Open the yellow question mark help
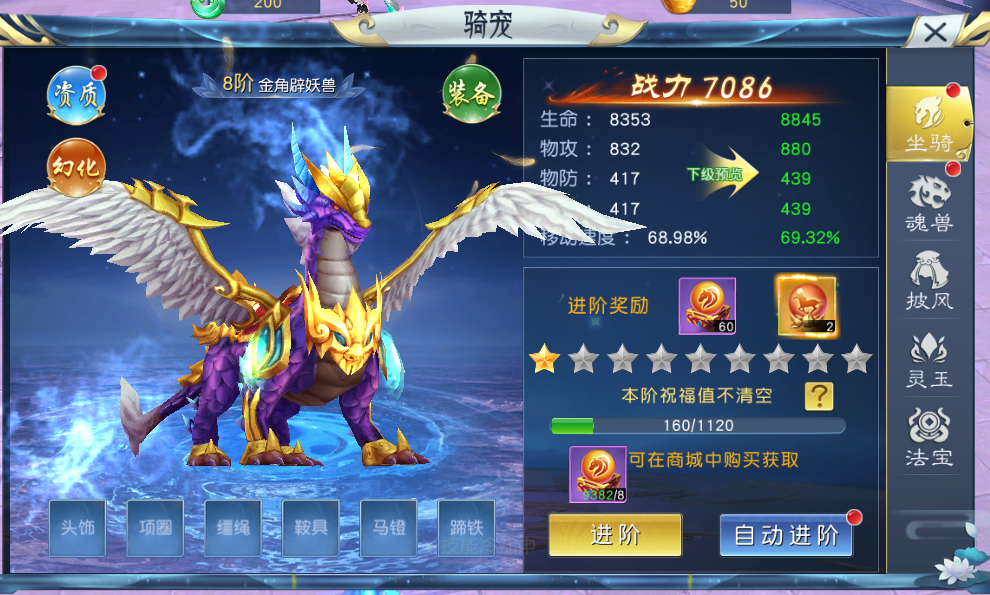Screen dimensions: 990x595 [x=819, y=396]
